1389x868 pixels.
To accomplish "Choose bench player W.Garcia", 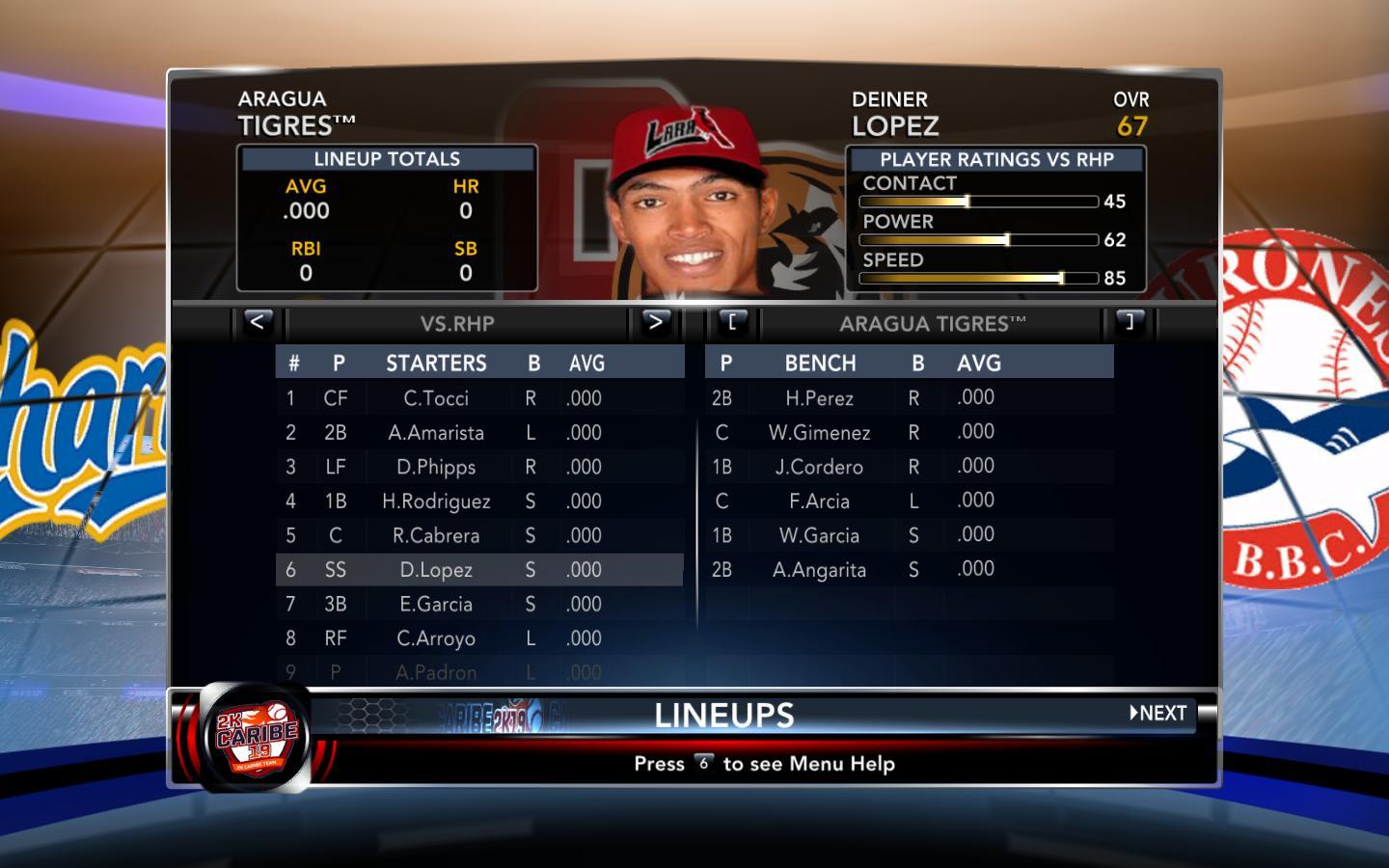I will [819, 536].
